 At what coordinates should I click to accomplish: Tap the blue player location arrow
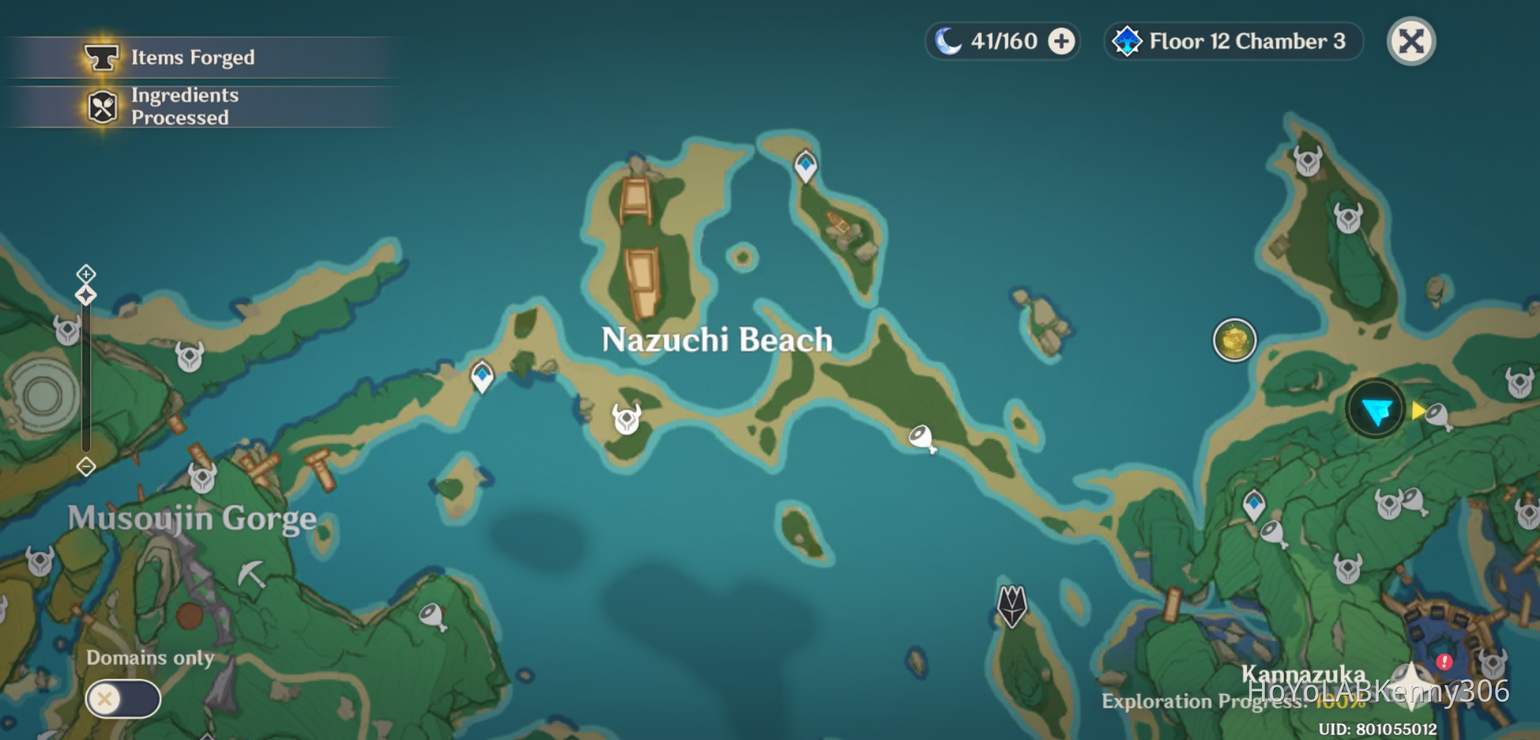click(x=1374, y=409)
